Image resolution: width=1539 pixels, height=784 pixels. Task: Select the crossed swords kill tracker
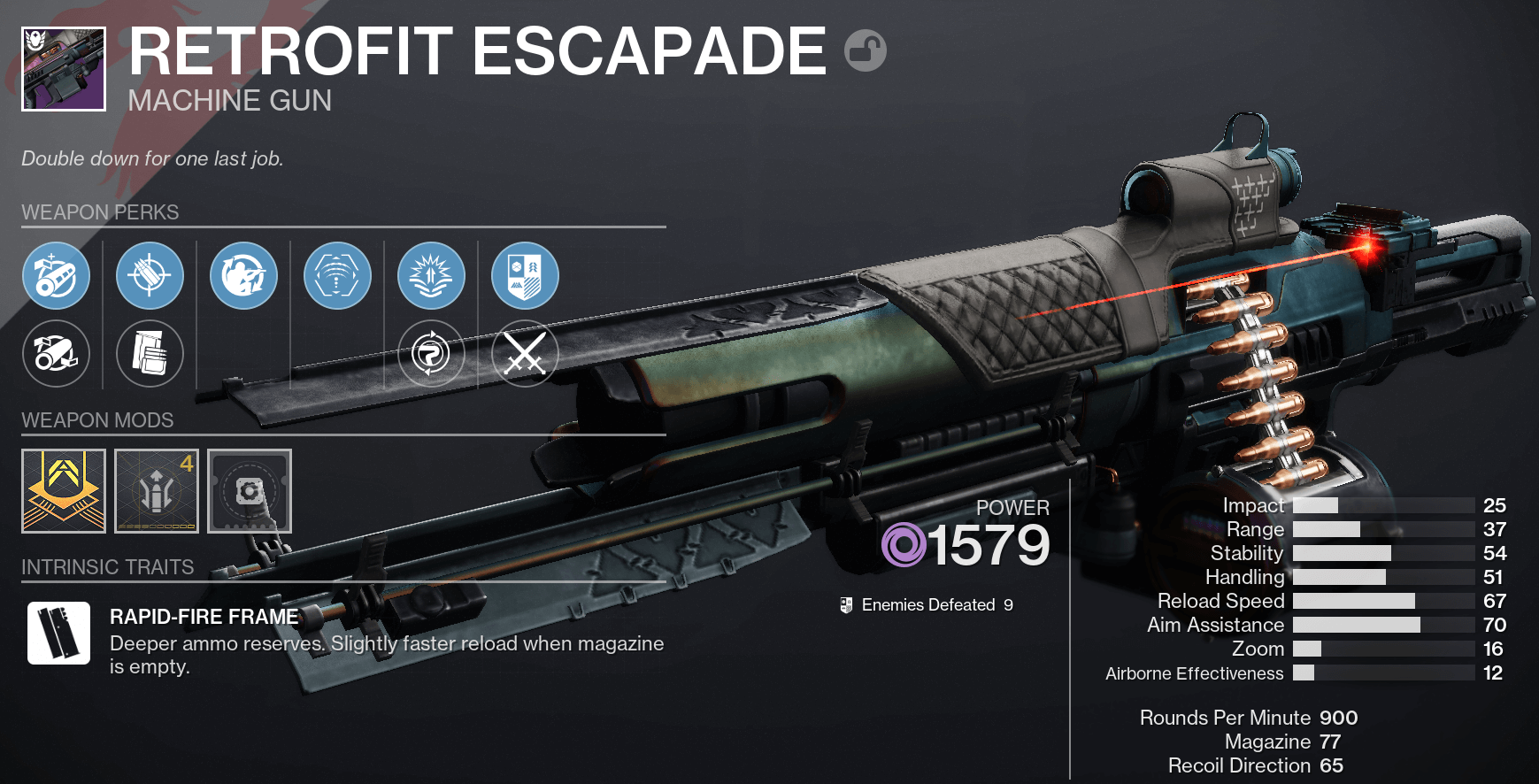525,353
